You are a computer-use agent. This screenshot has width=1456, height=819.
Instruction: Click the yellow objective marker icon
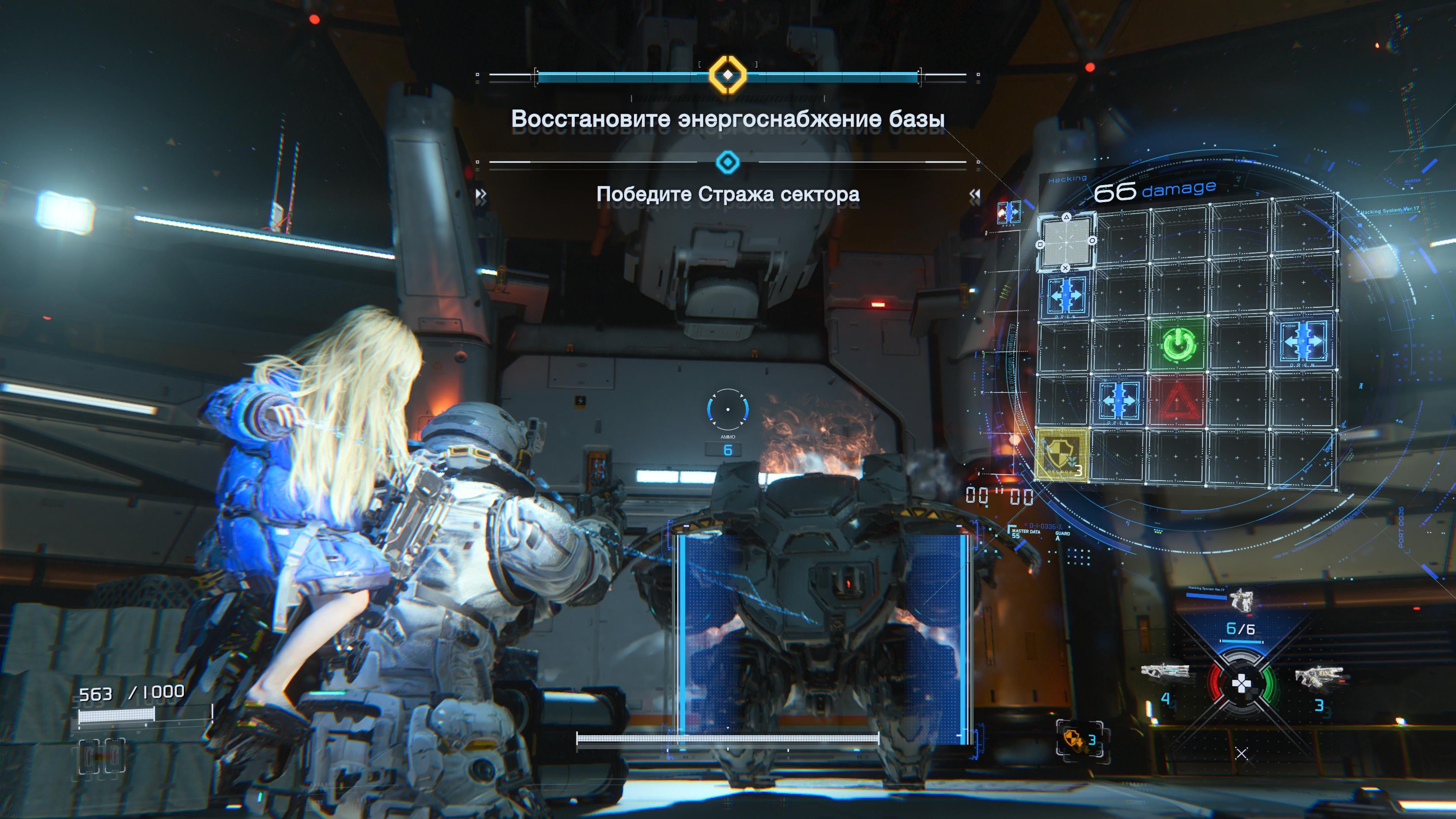[728, 74]
